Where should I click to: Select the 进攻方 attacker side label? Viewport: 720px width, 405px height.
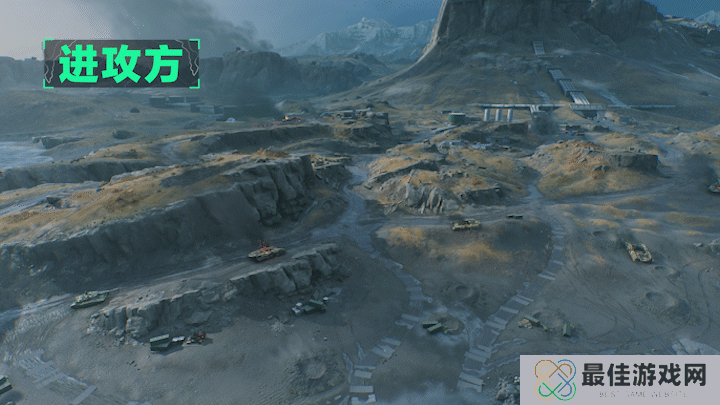pyautogui.click(x=120, y=64)
